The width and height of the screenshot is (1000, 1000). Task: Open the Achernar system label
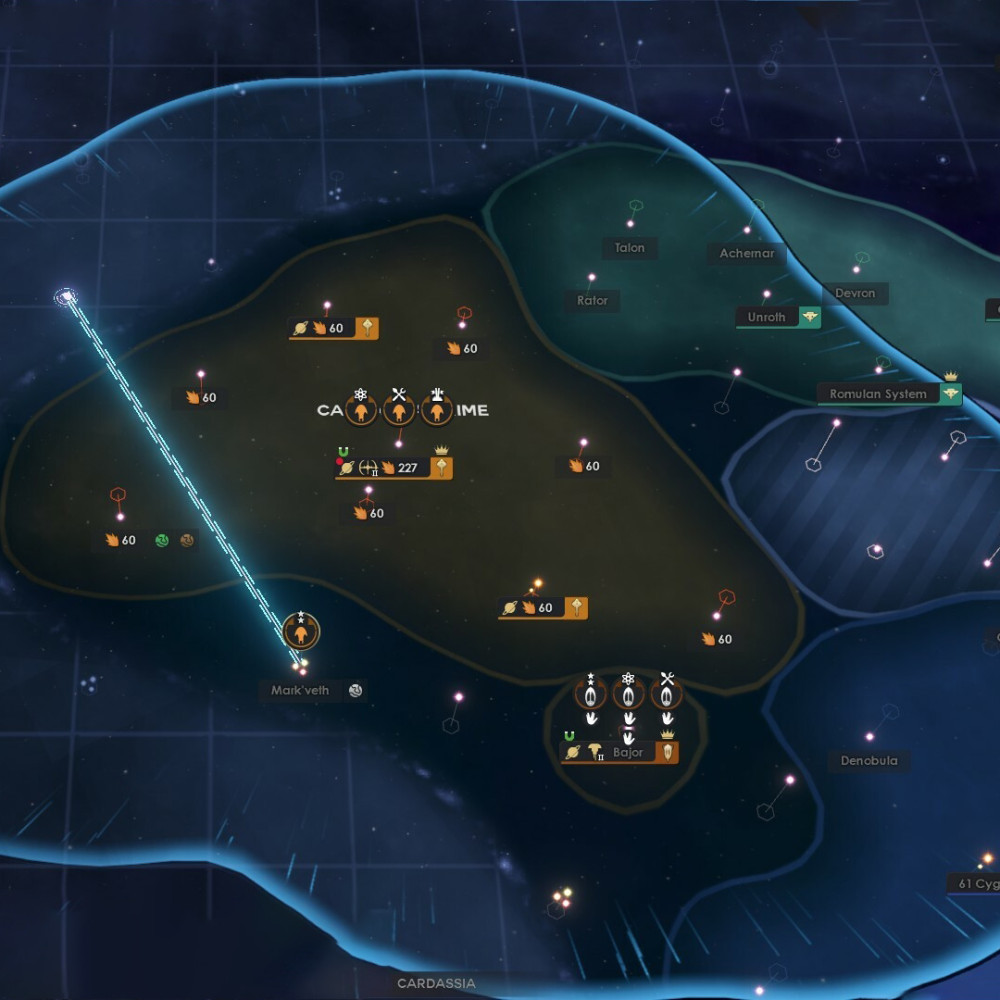pos(747,254)
